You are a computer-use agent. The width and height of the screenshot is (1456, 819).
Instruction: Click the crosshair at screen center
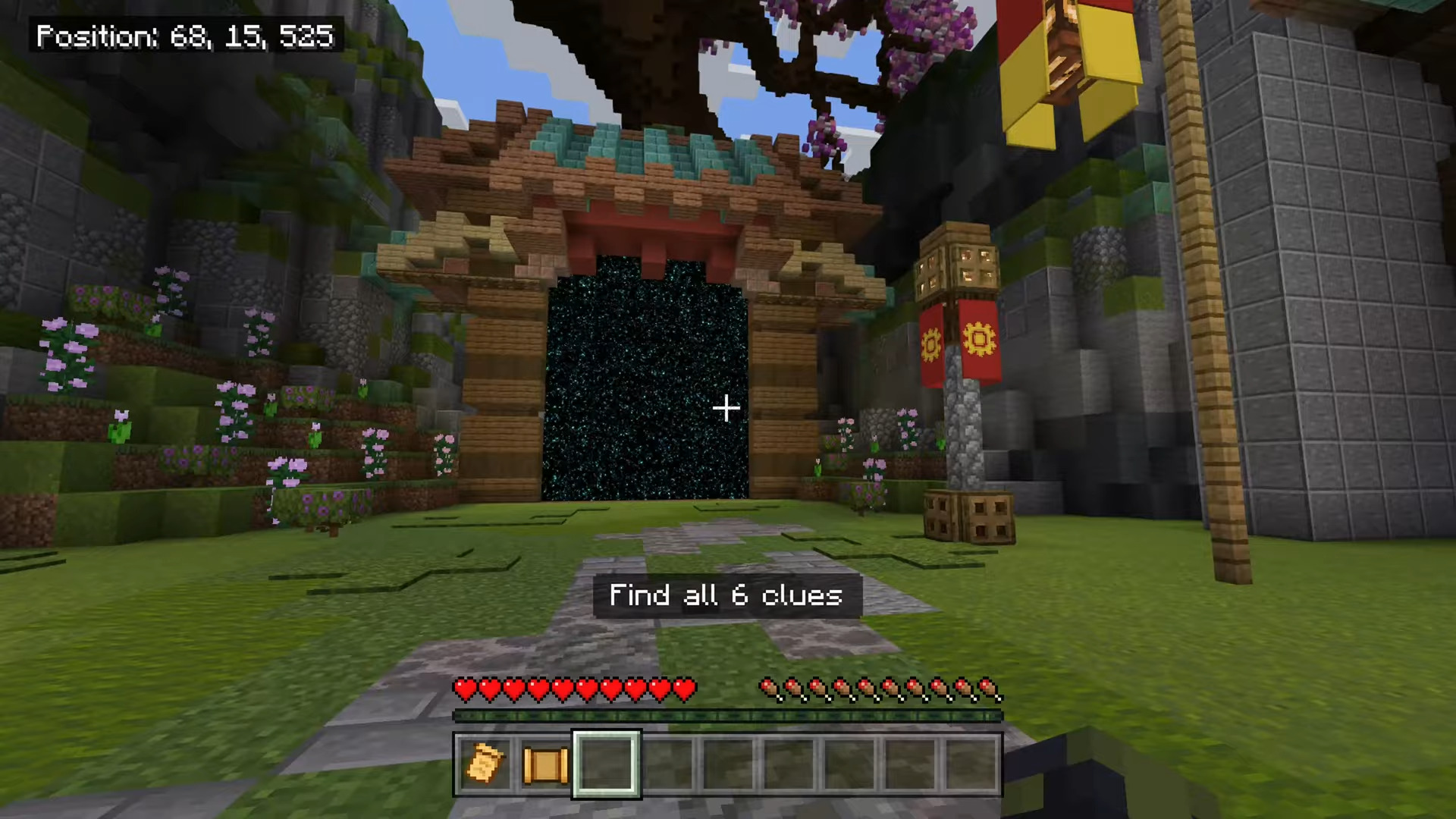(x=726, y=409)
